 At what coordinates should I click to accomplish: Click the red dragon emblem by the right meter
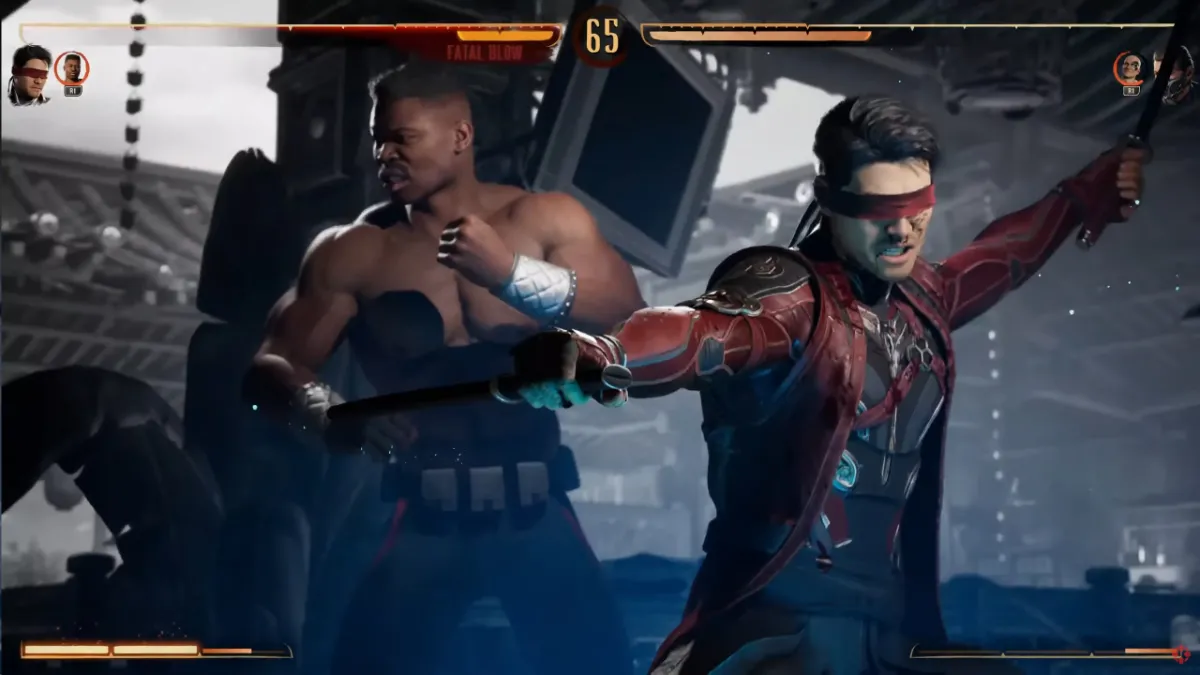1183,653
